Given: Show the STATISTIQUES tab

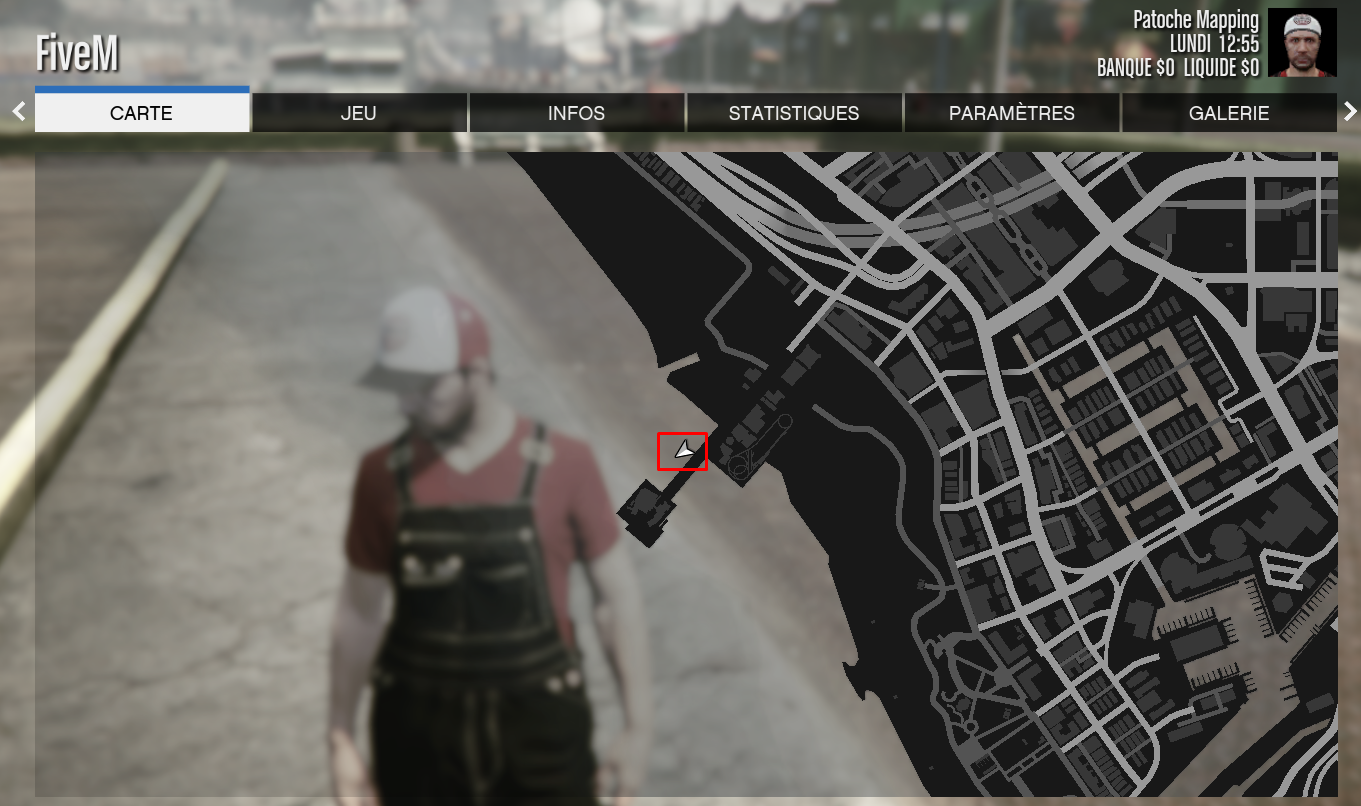Looking at the screenshot, I should (794, 113).
